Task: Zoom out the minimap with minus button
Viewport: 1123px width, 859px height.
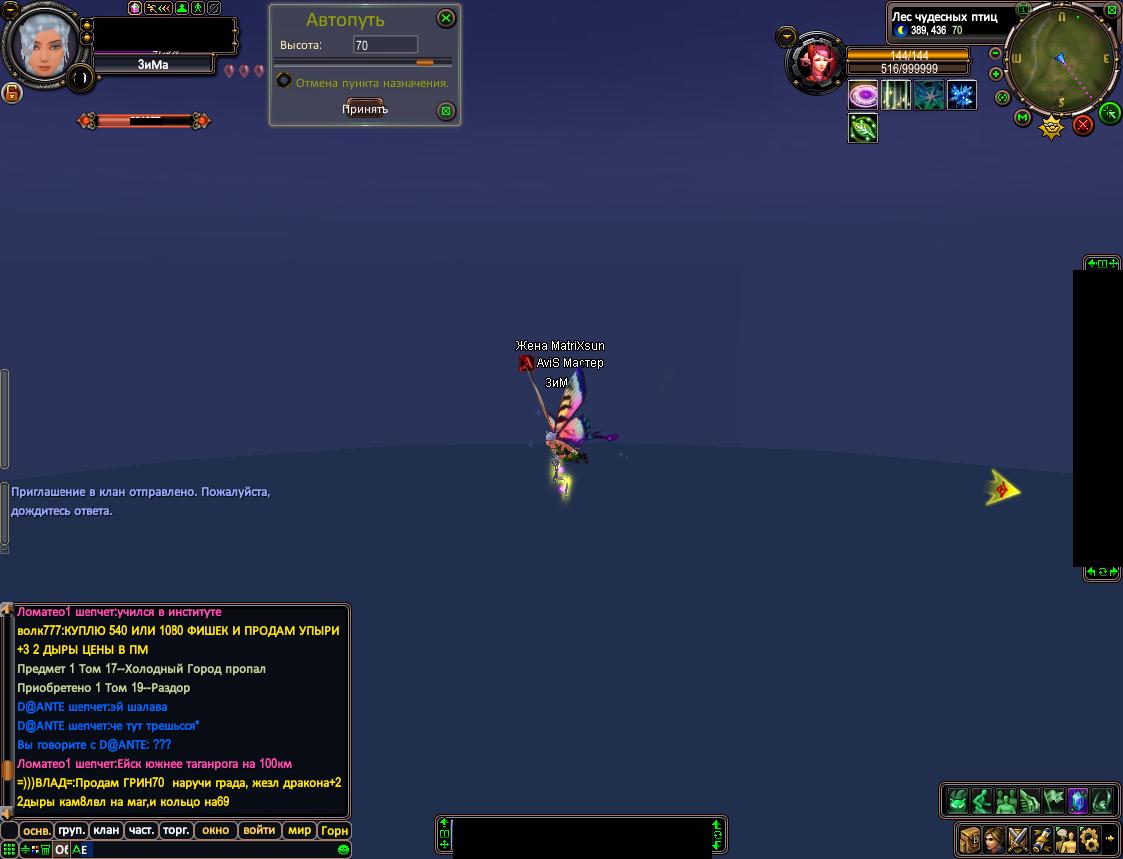Action: point(996,54)
